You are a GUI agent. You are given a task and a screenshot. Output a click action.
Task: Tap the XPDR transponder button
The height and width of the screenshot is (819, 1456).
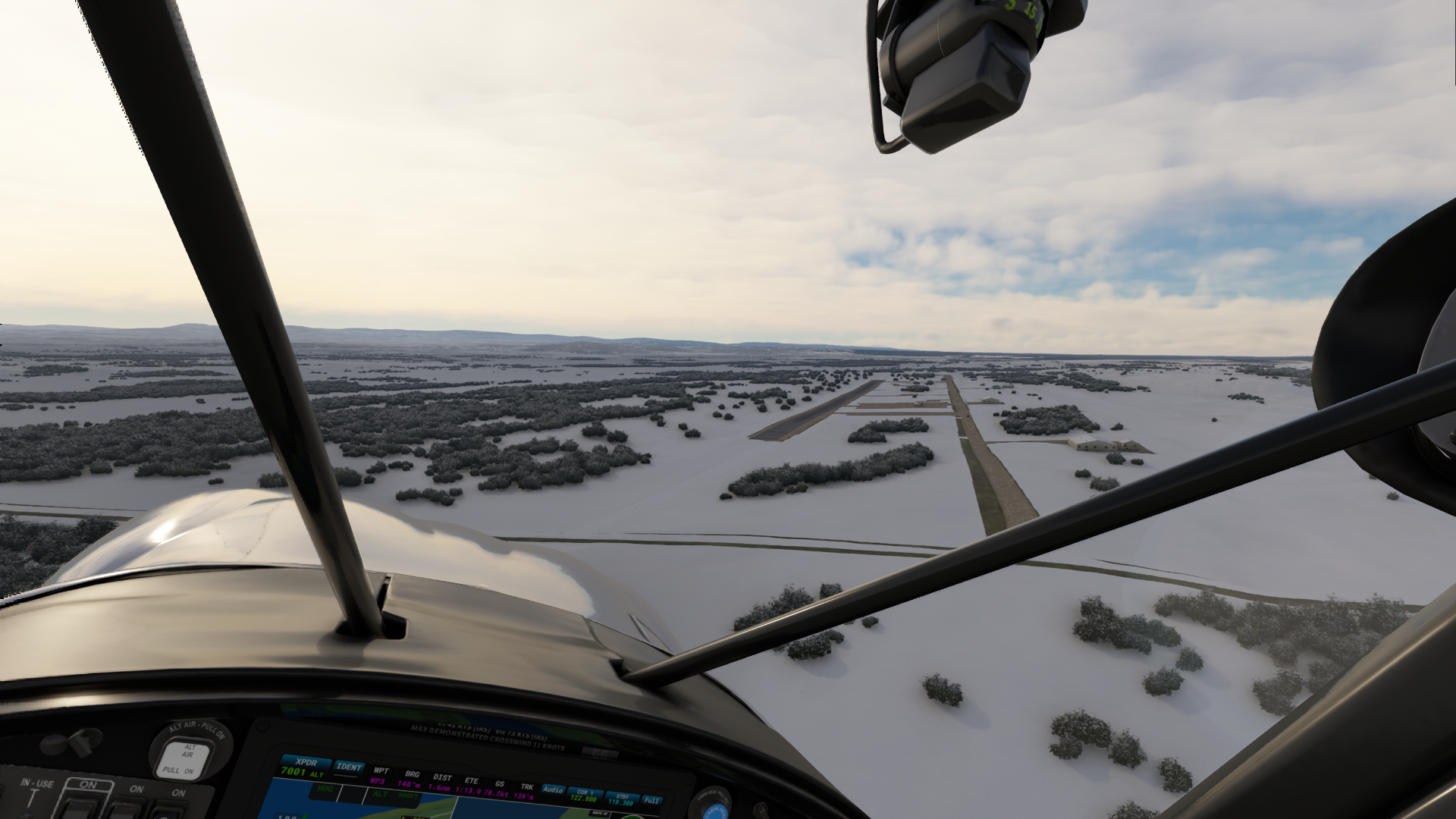[x=306, y=767]
